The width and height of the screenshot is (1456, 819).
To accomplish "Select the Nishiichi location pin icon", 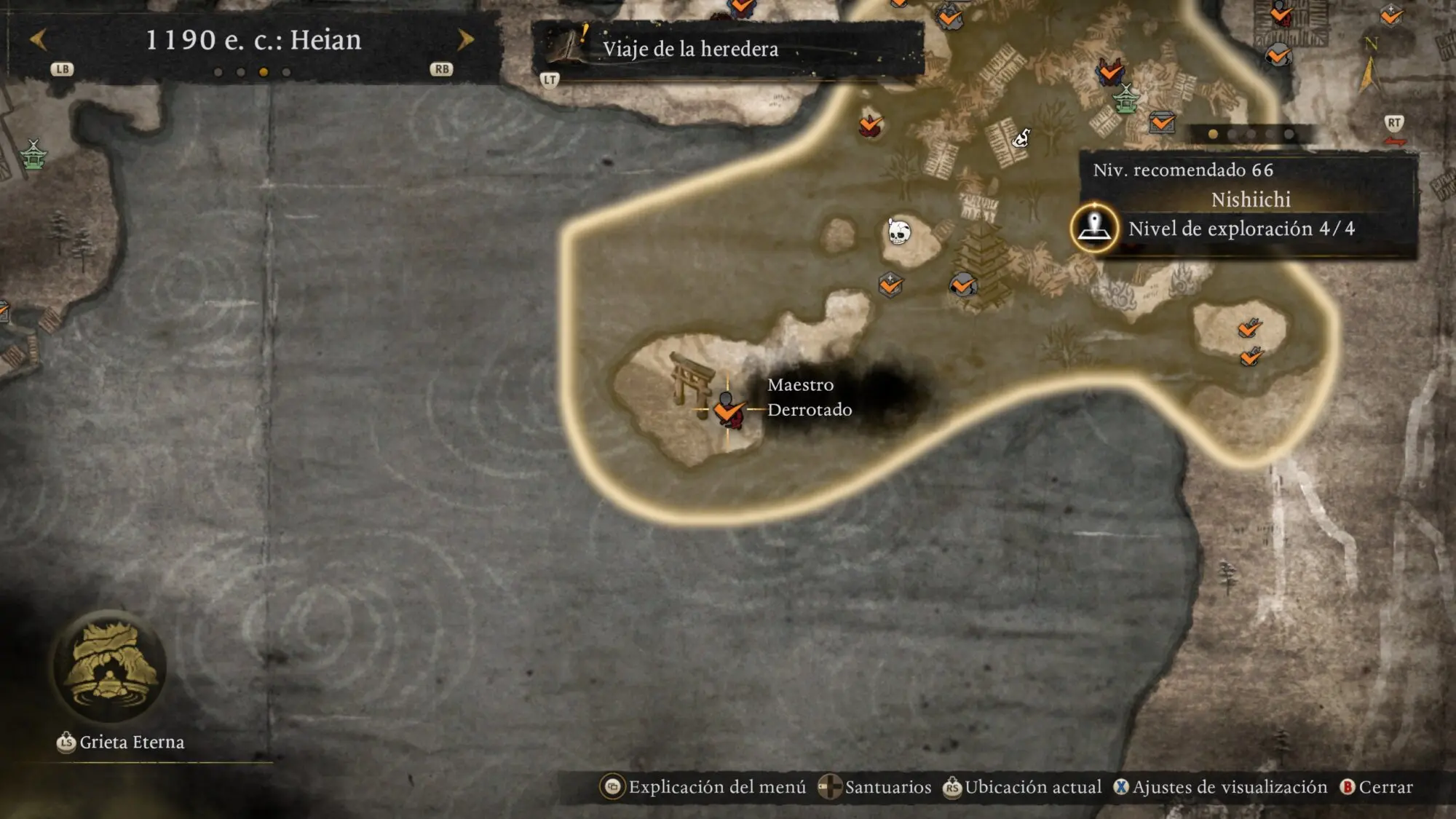I will (x=1094, y=228).
